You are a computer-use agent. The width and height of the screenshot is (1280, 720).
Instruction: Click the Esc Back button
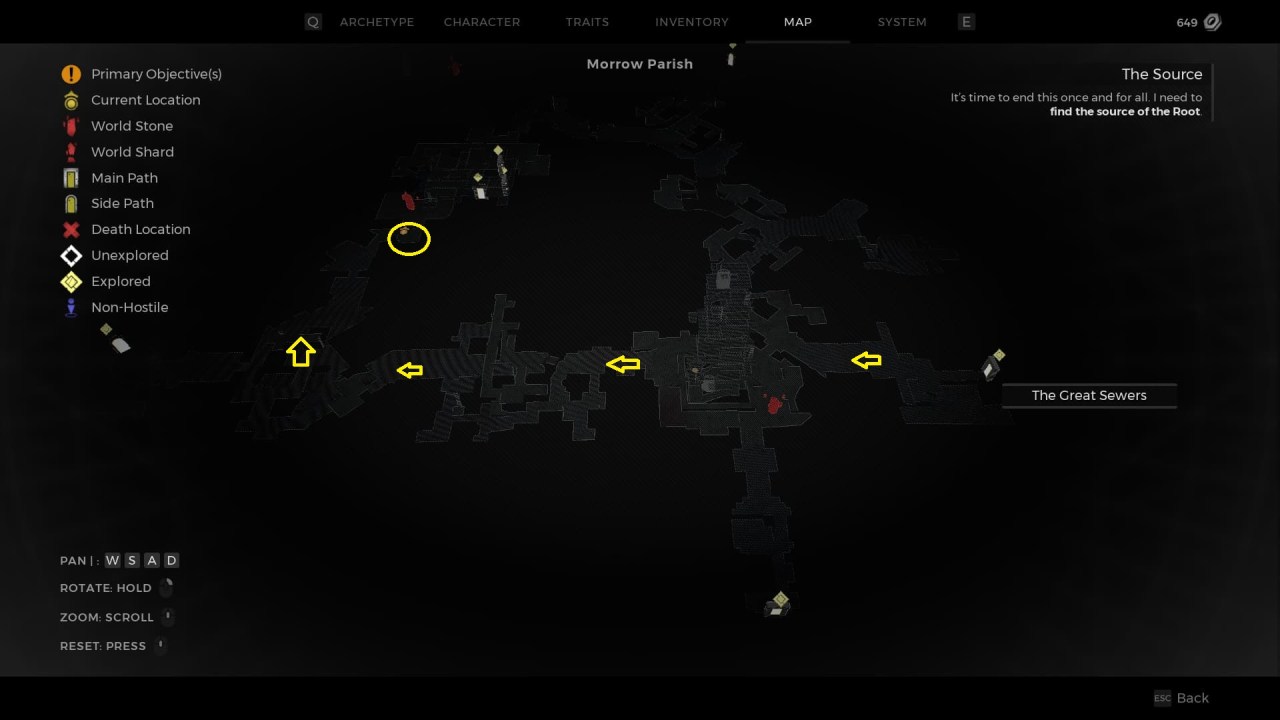pyautogui.click(x=1182, y=698)
